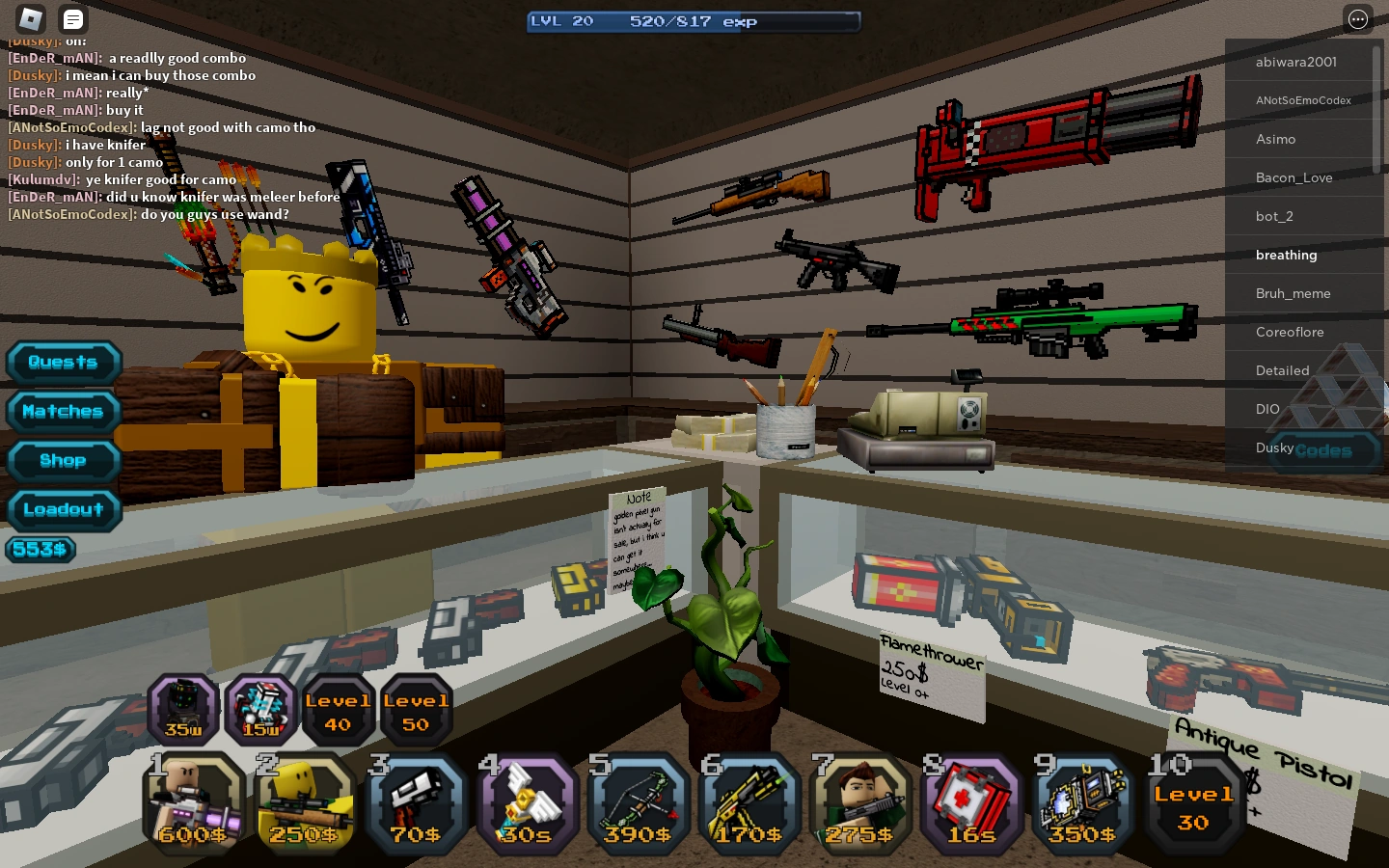Open the Loadout menu
This screenshot has height=868, width=1389.
[x=64, y=510]
